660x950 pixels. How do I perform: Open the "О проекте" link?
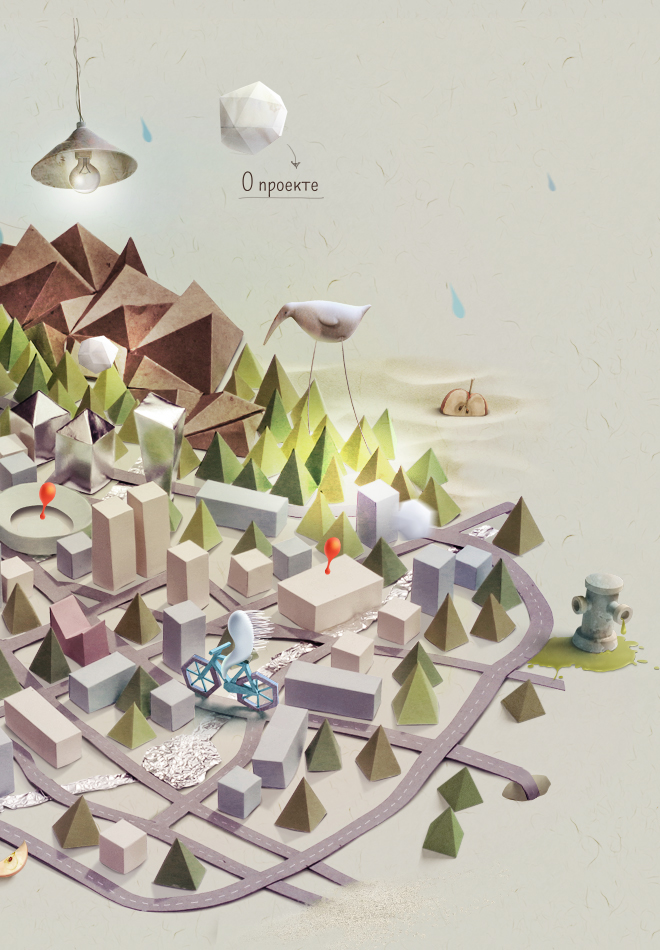pyautogui.click(x=280, y=184)
